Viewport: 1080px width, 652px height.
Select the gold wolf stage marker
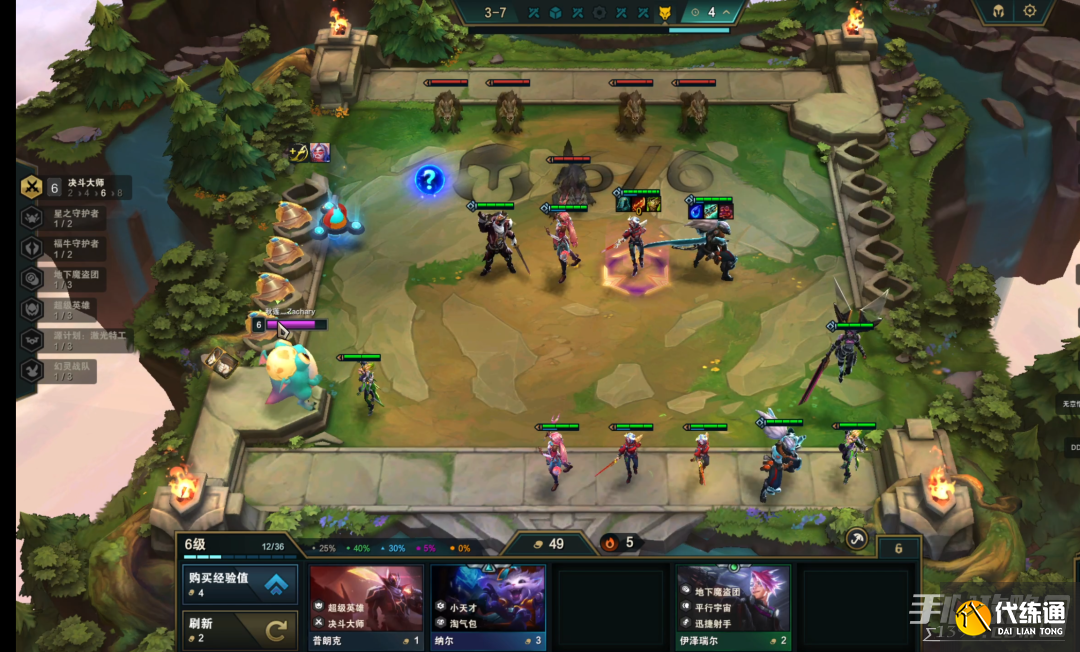coord(663,12)
